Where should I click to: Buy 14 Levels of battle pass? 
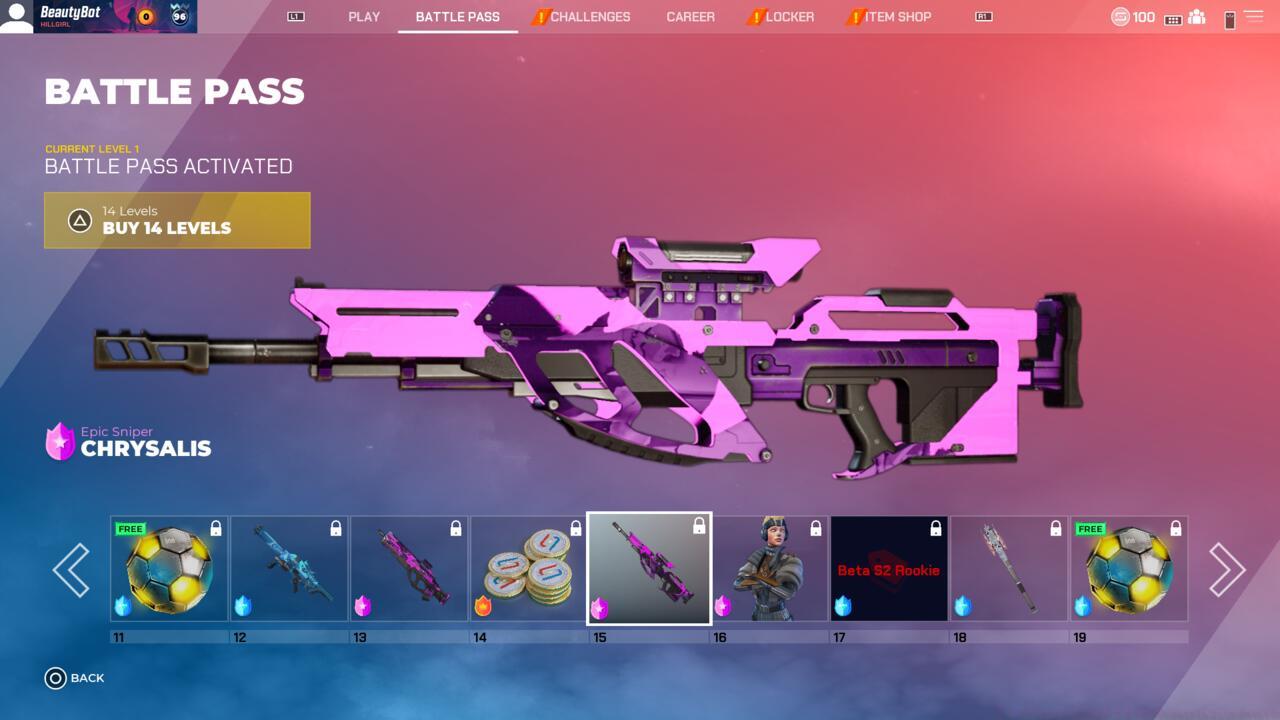tap(177, 220)
